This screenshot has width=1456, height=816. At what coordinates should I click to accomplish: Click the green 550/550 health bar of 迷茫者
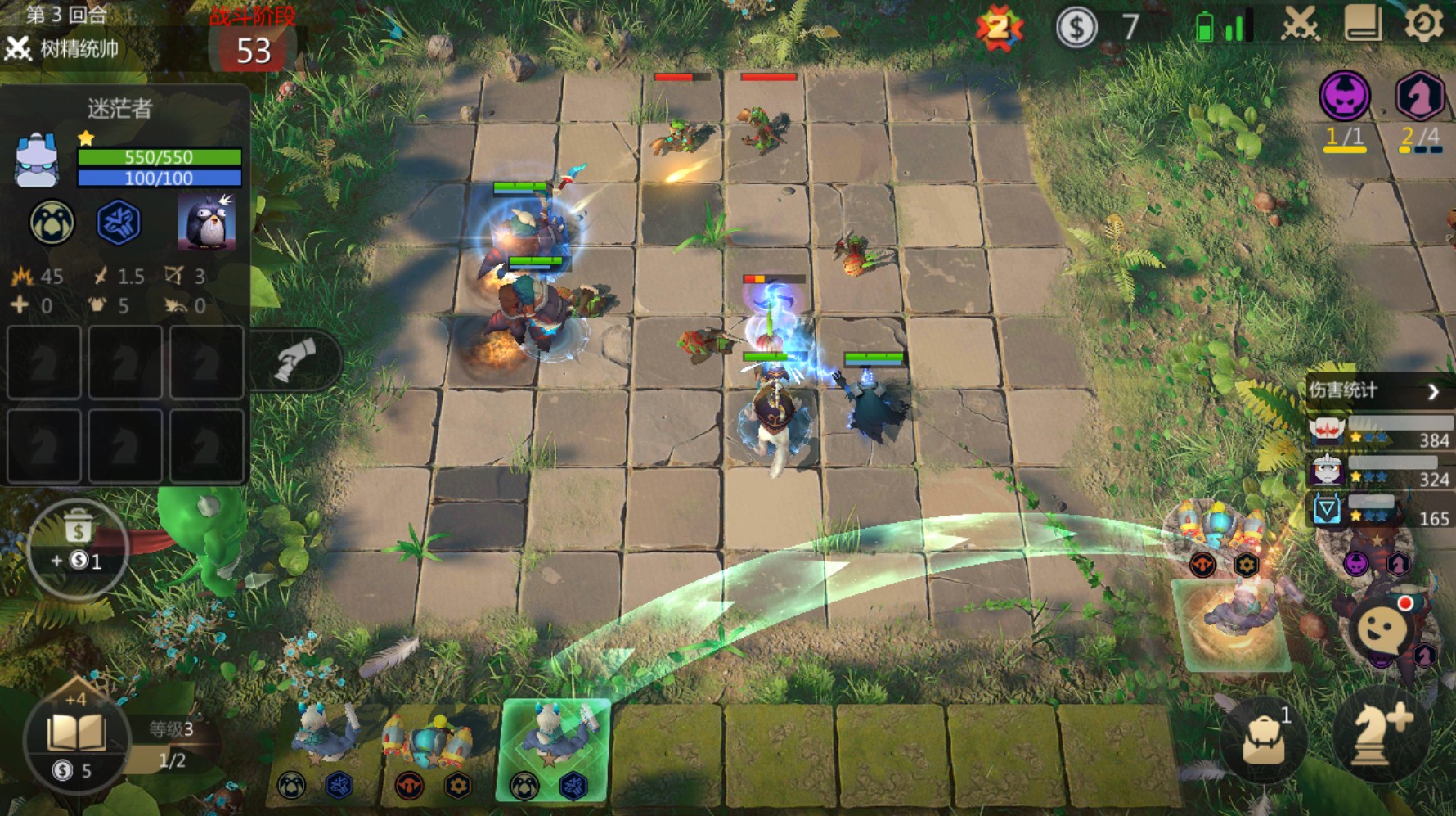(x=157, y=156)
